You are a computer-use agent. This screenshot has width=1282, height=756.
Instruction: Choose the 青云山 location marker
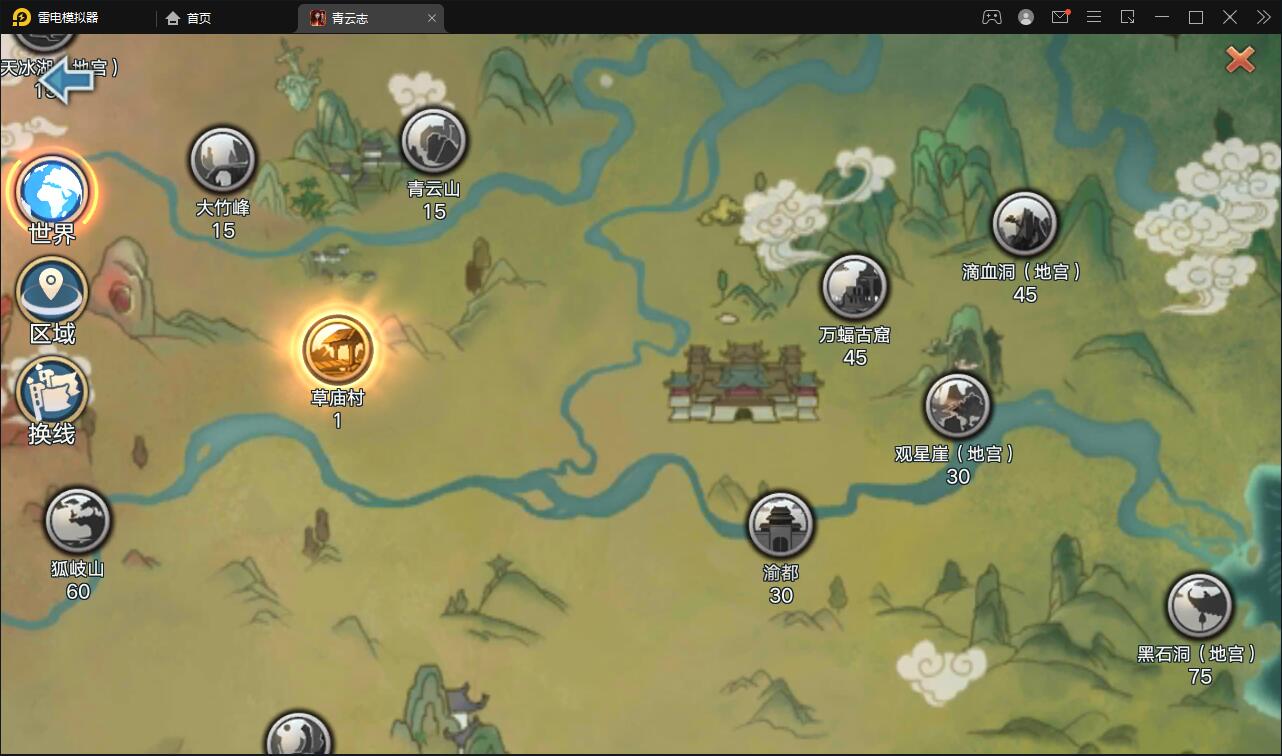(434, 141)
